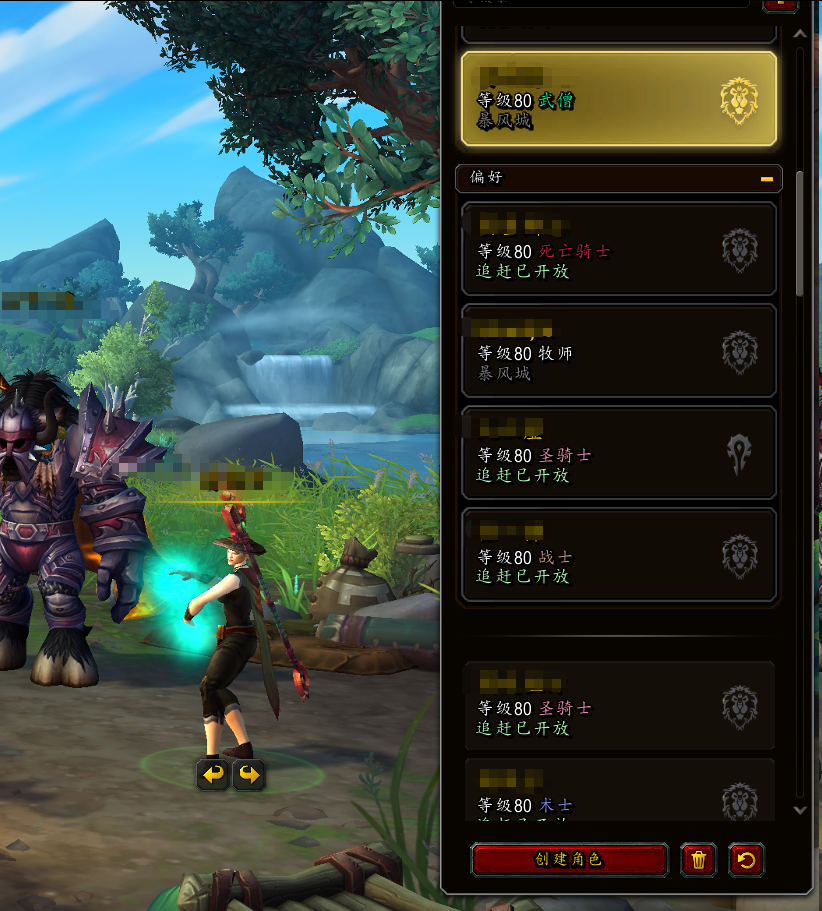822x911 pixels.
Task: Click the character list scroll-down arrow
Action: (x=799, y=810)
